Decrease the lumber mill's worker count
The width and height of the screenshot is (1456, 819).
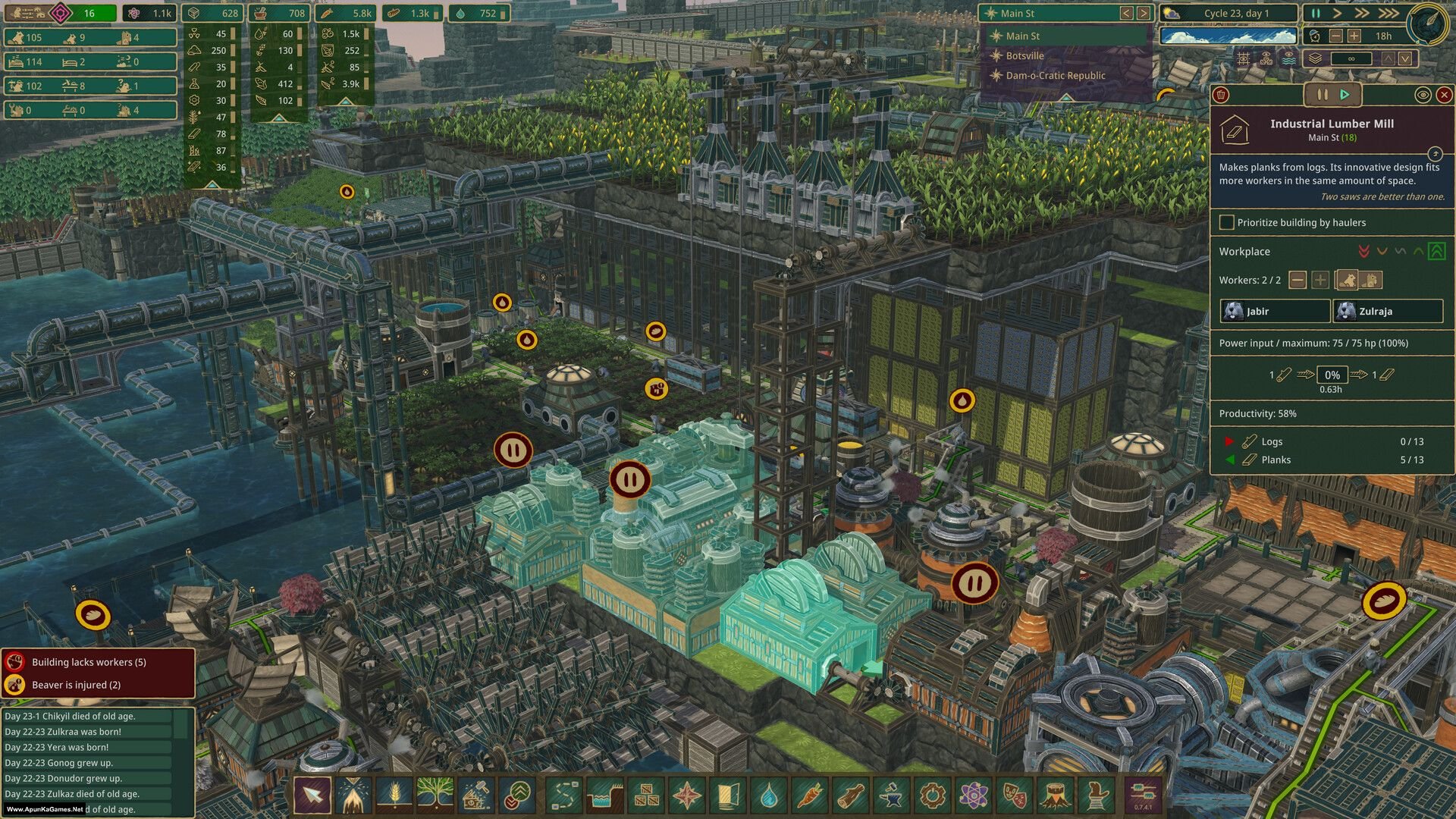[1298, 280]
